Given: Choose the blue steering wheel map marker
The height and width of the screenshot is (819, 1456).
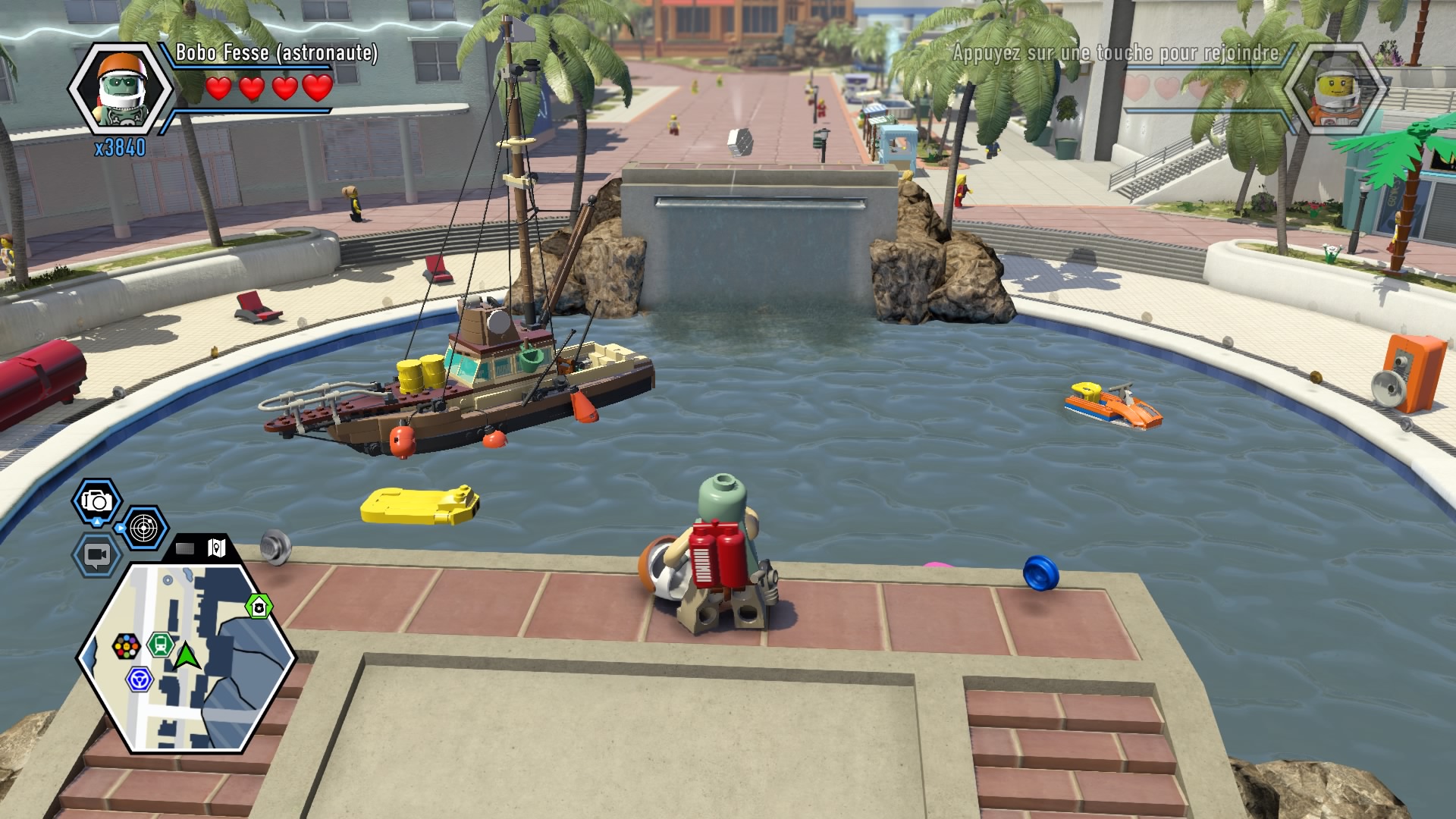Looking at the screenshot, I should 139,679.
